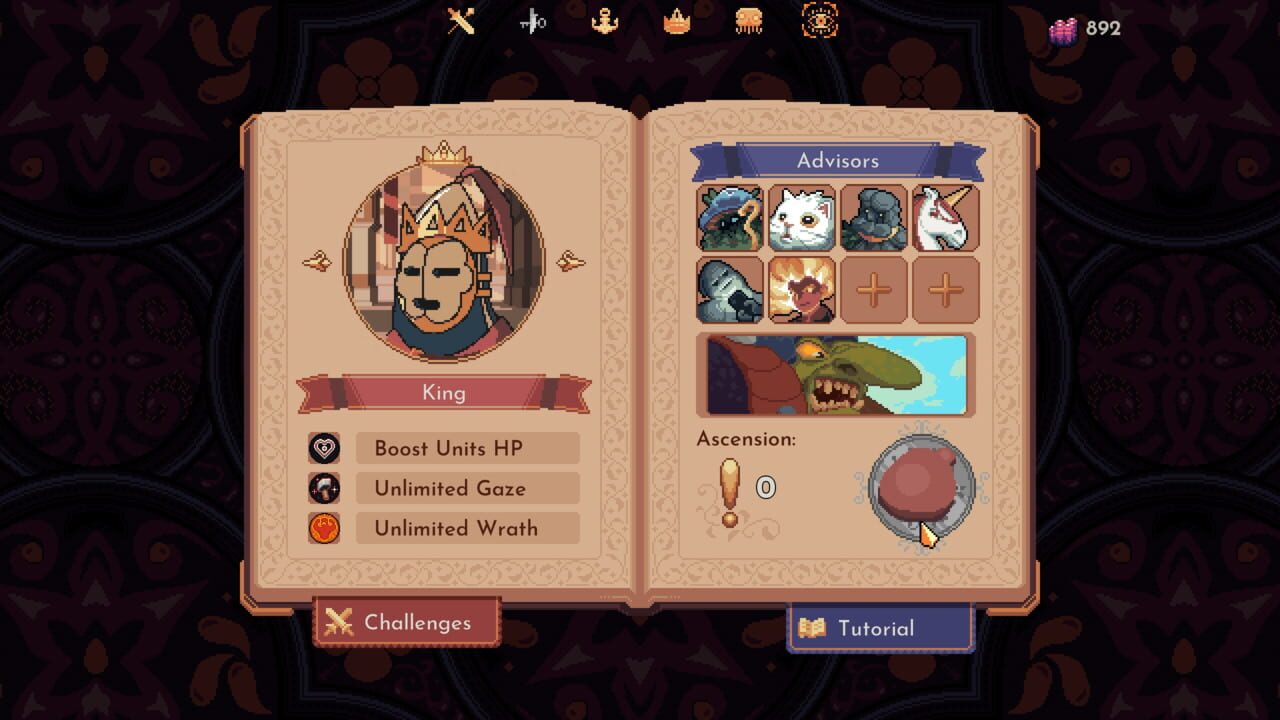
Task: Select the white cat advisor portrait
Action: pyautogui.click(x=802, y=218)
